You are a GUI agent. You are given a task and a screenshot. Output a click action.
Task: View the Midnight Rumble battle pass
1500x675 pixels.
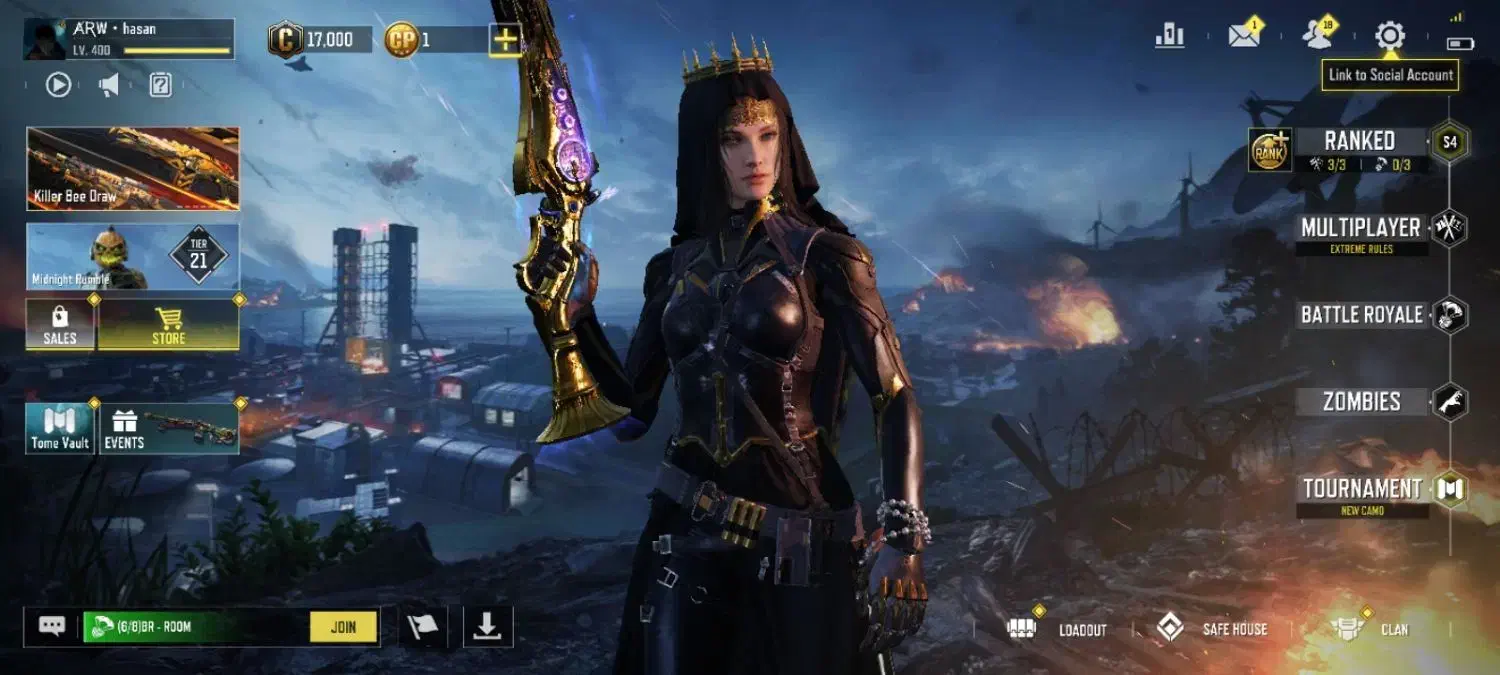(x=133, y=257)
